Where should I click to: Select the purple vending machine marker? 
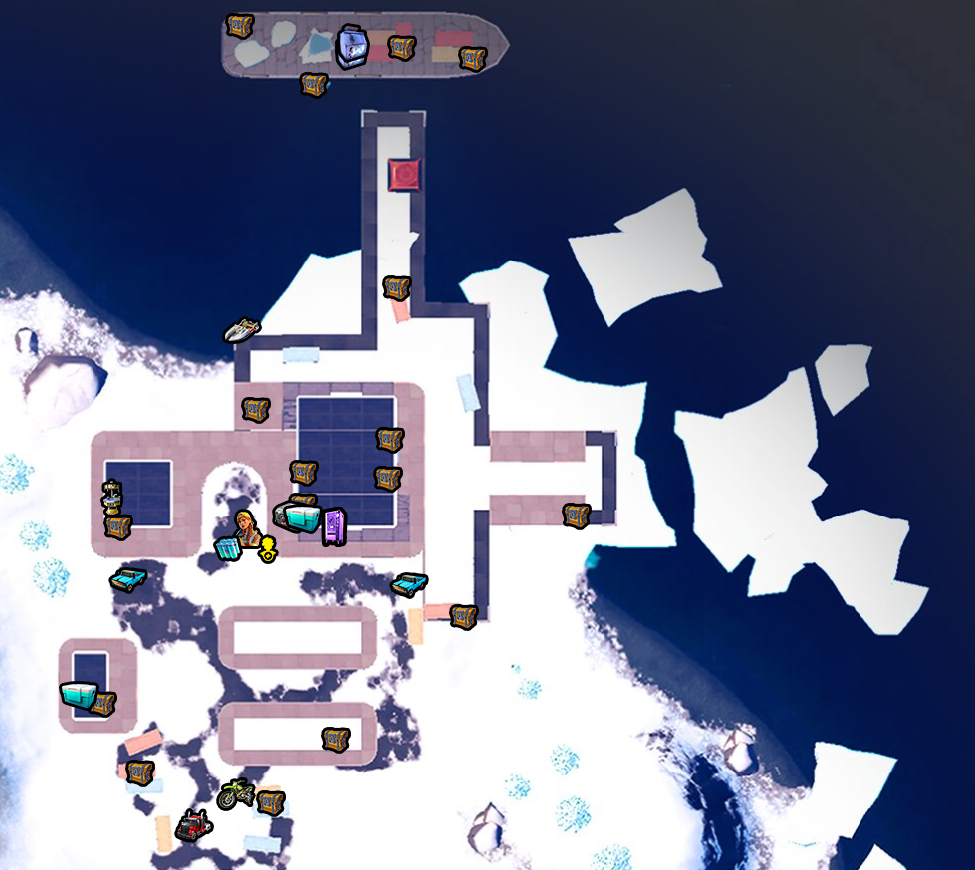tap(334, 526)
